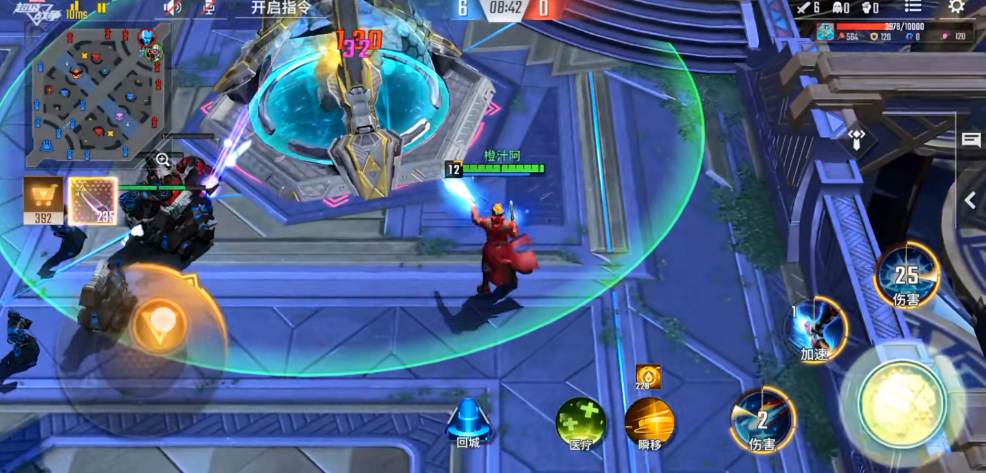
Task: Open the settings gear
Action: tap(957, 7)
